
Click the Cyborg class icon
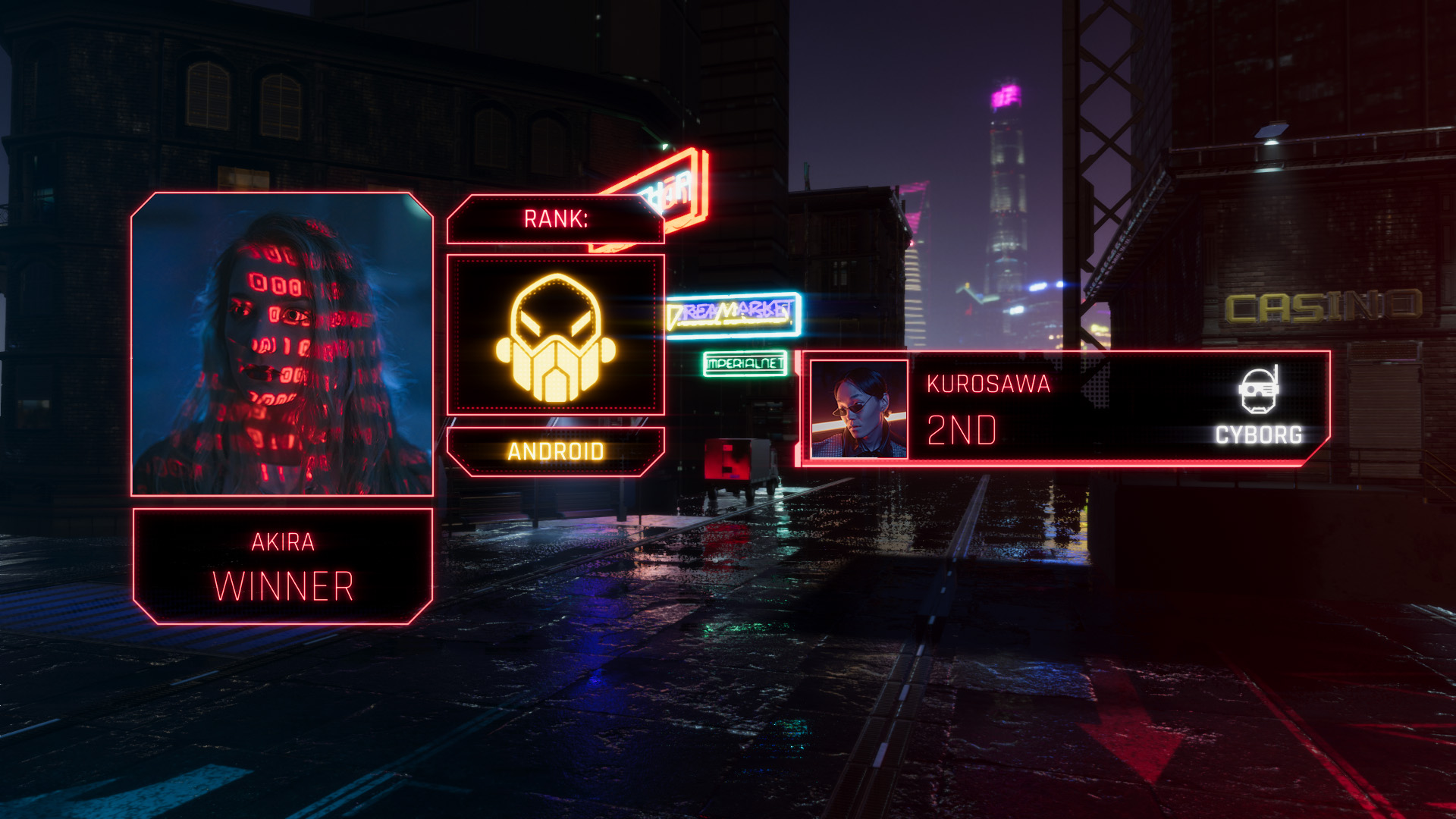point(1258,391)
